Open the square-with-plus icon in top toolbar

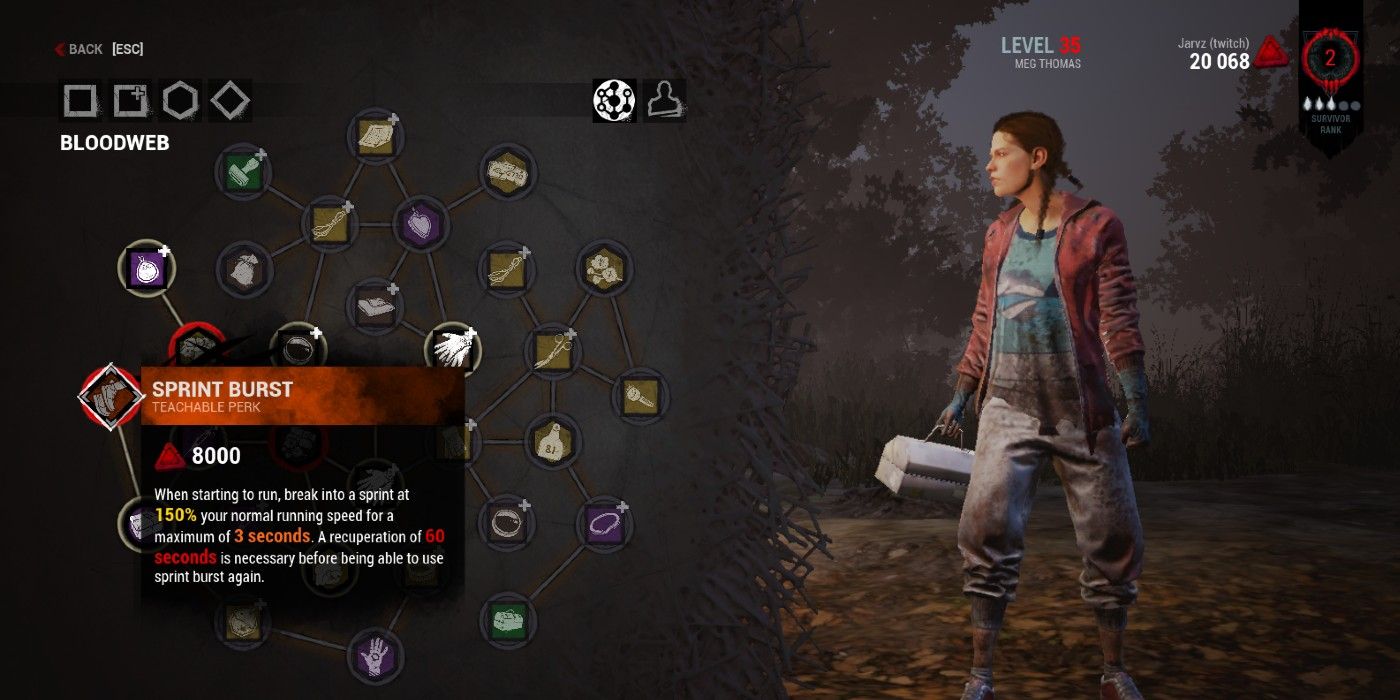130,100
